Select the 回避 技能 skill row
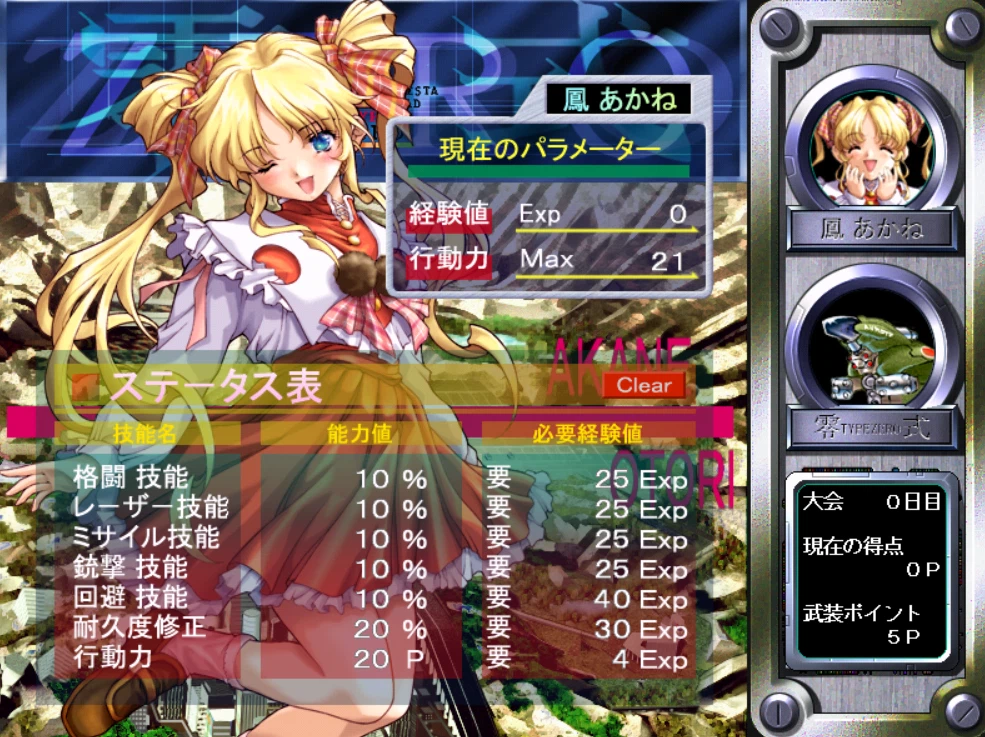Viewport: 985px width, 737px height. 130,598
